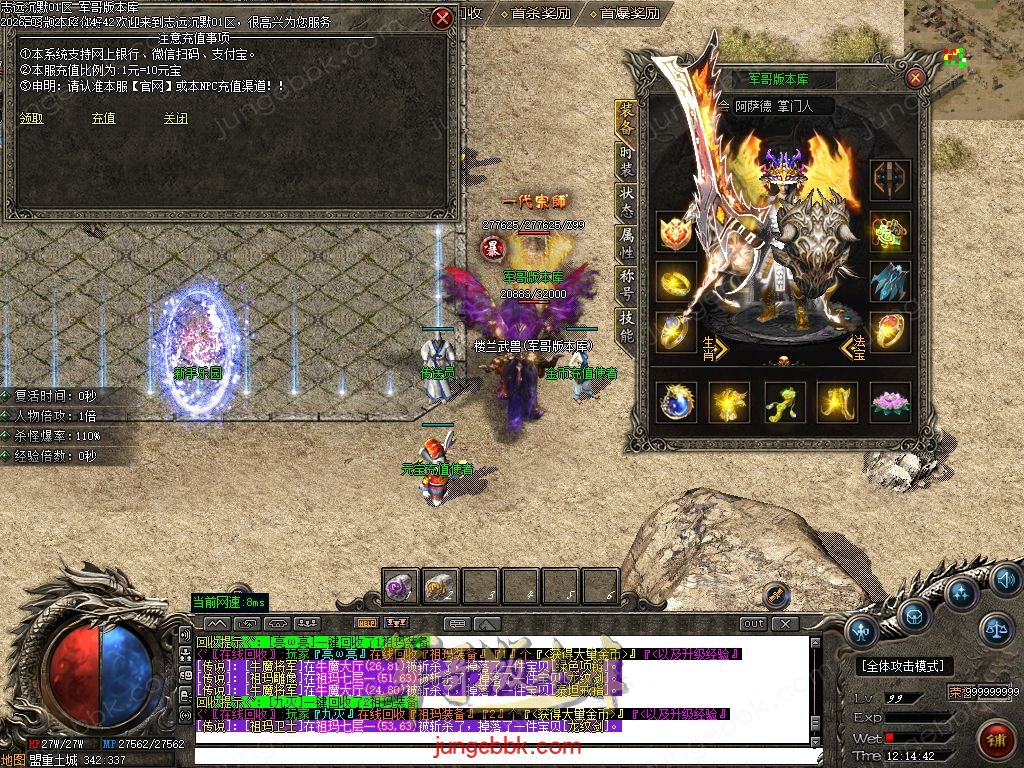Close the character equipment panel
Image resolution: width=1024 pixels, height=768 pixels.
[x=915, y=78]
